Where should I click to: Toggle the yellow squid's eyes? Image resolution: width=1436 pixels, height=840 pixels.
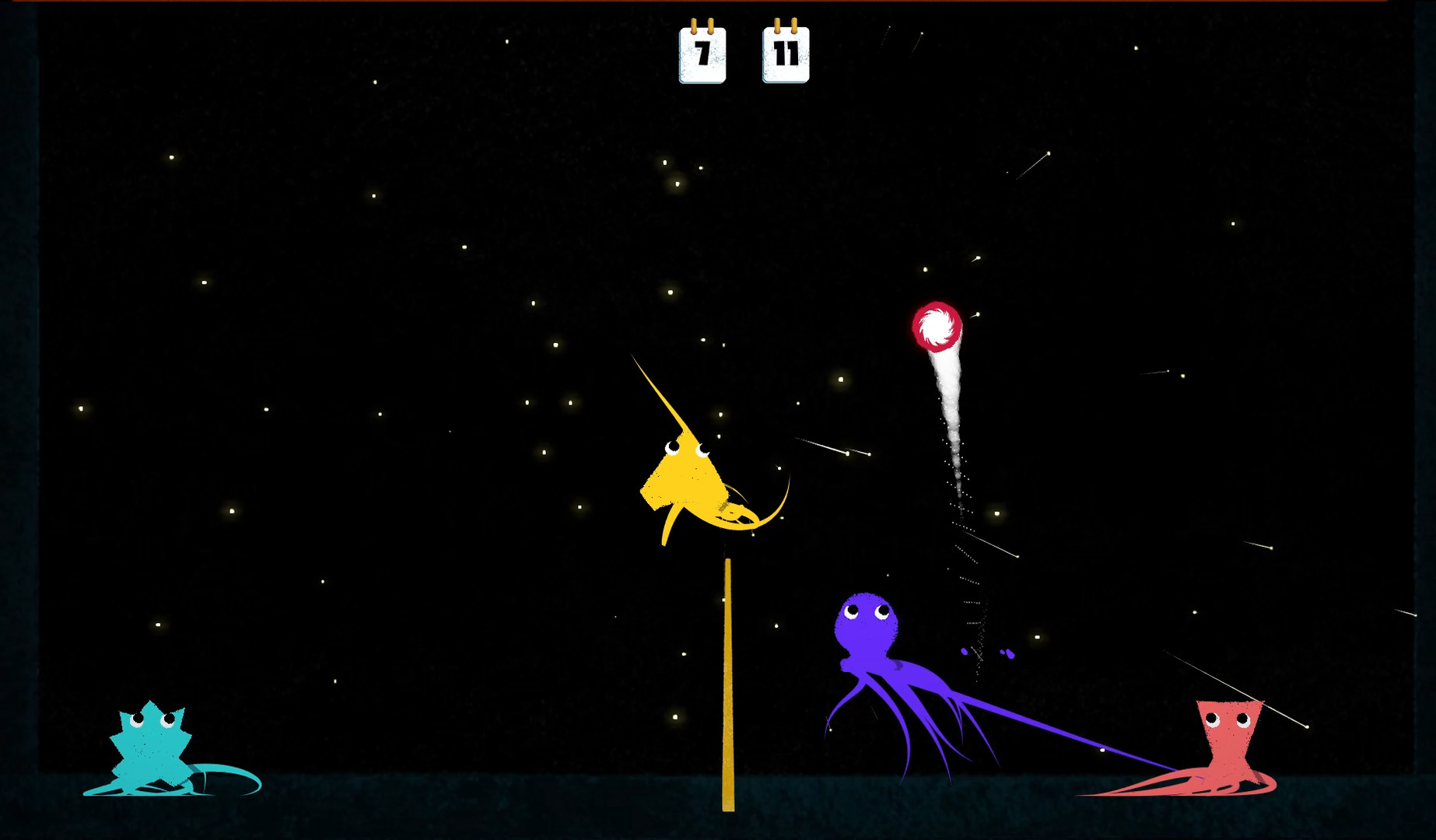tap(687, 449)
